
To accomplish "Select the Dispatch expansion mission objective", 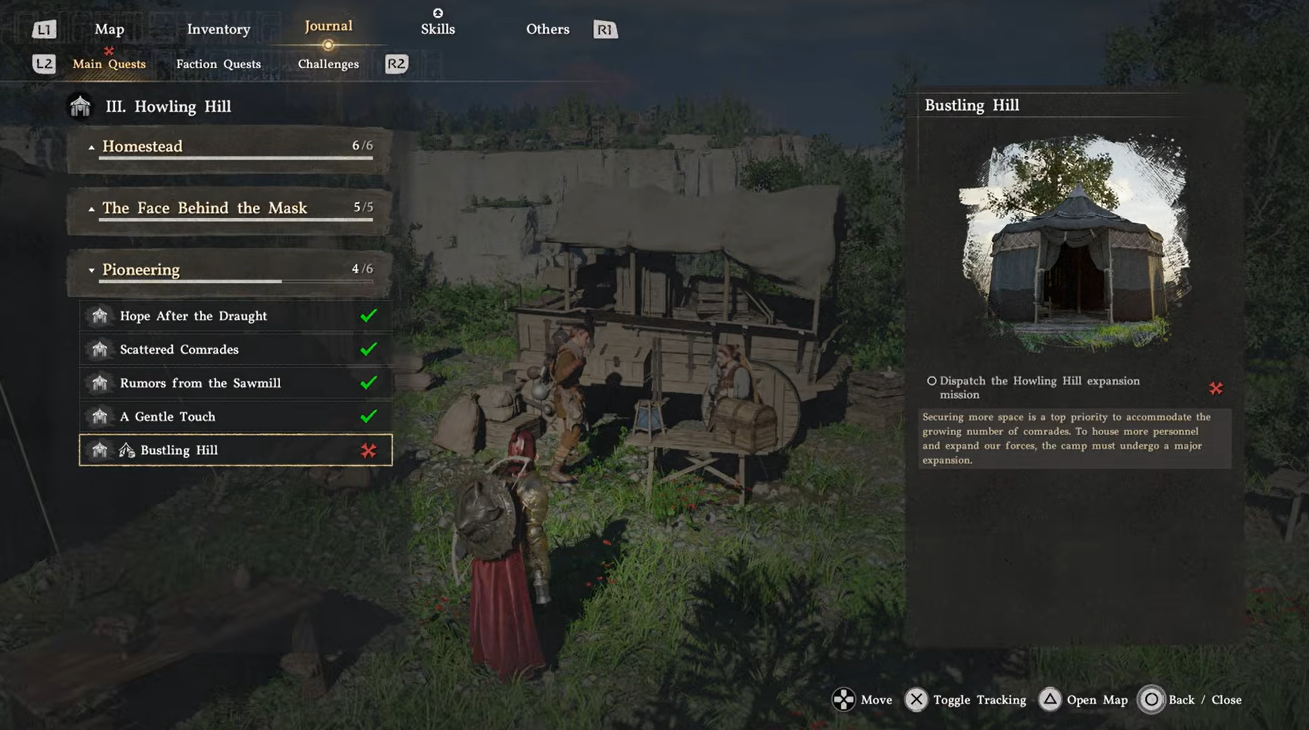I will tap(1040, 388).
